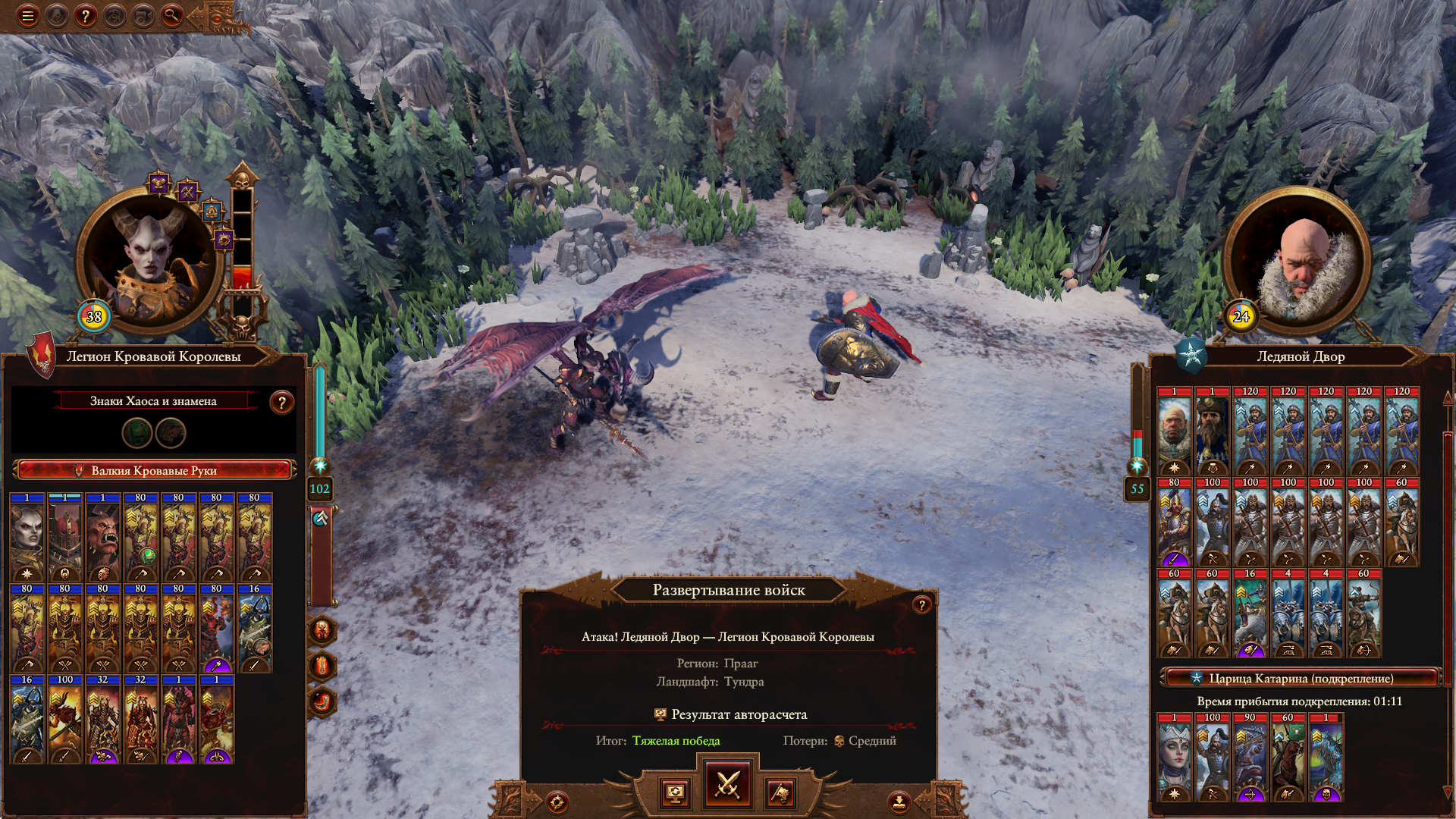The width and height of the screenshot is (1456, 819).
Task: Click the defender's bald general portrait
Action: pos(1298,262)
